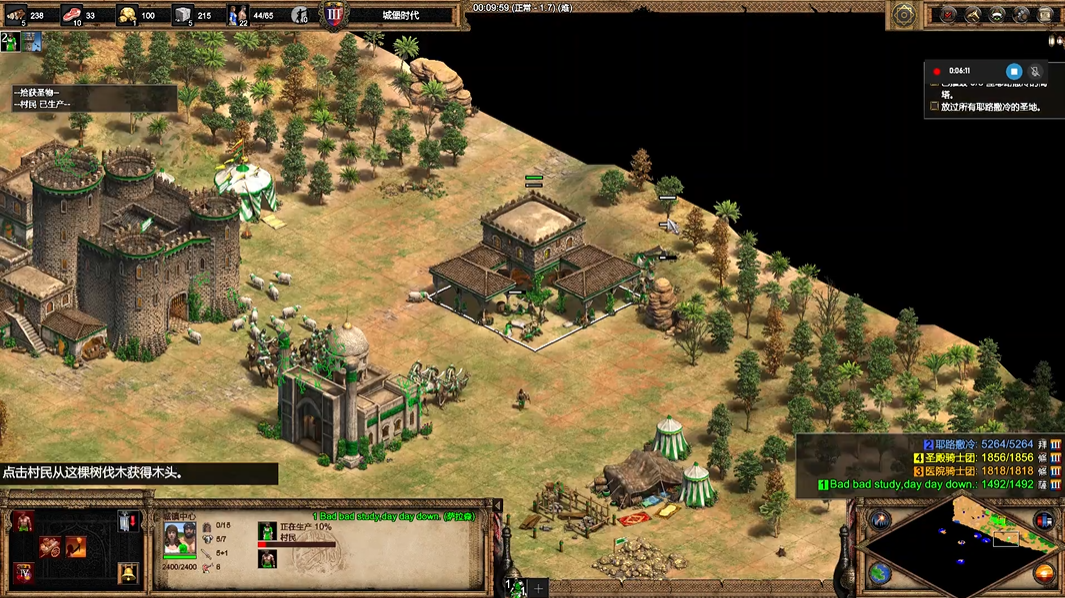
Task: Click the sunset icon beside the minimap
Action: click(1043, 573)
